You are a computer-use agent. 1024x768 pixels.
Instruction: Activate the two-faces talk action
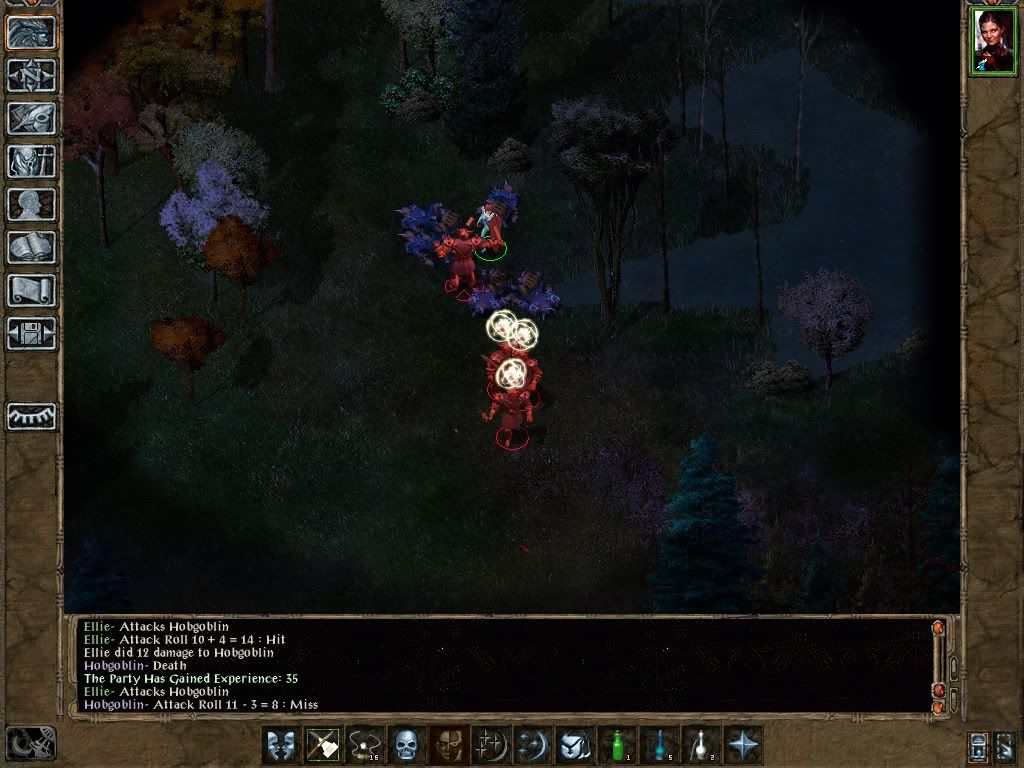pos(281,745)
